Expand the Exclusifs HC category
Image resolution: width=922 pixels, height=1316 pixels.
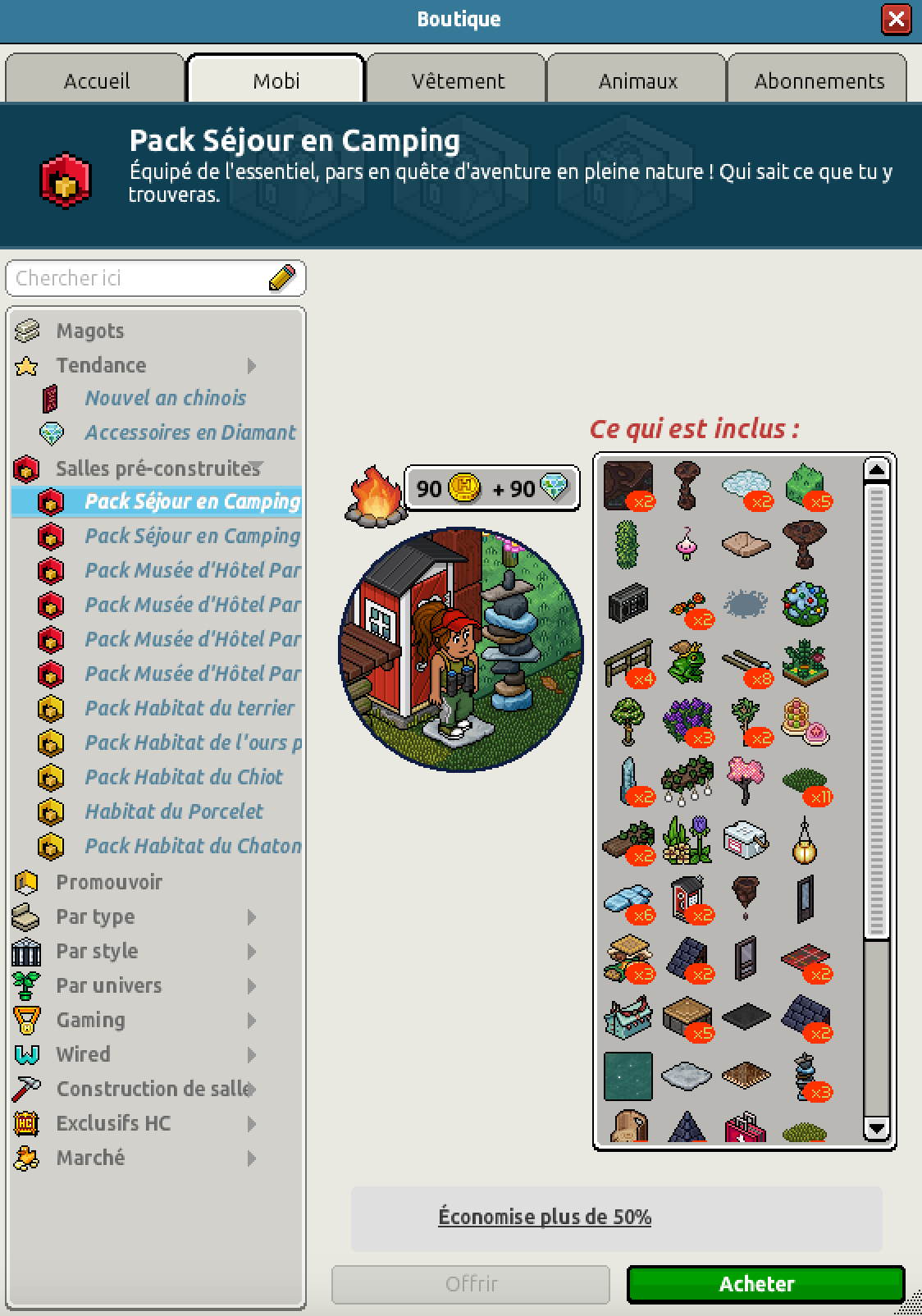click(113, 1123)
